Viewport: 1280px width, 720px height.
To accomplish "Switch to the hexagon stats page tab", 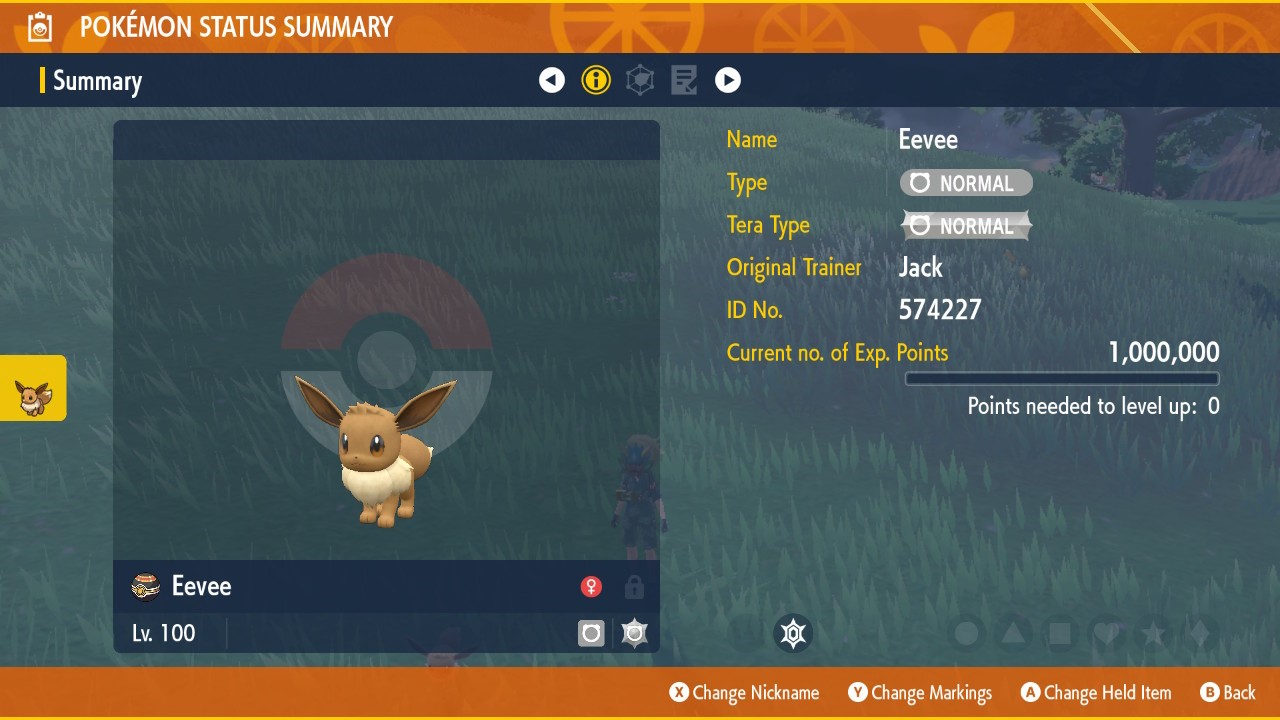I will coord(640,80).
